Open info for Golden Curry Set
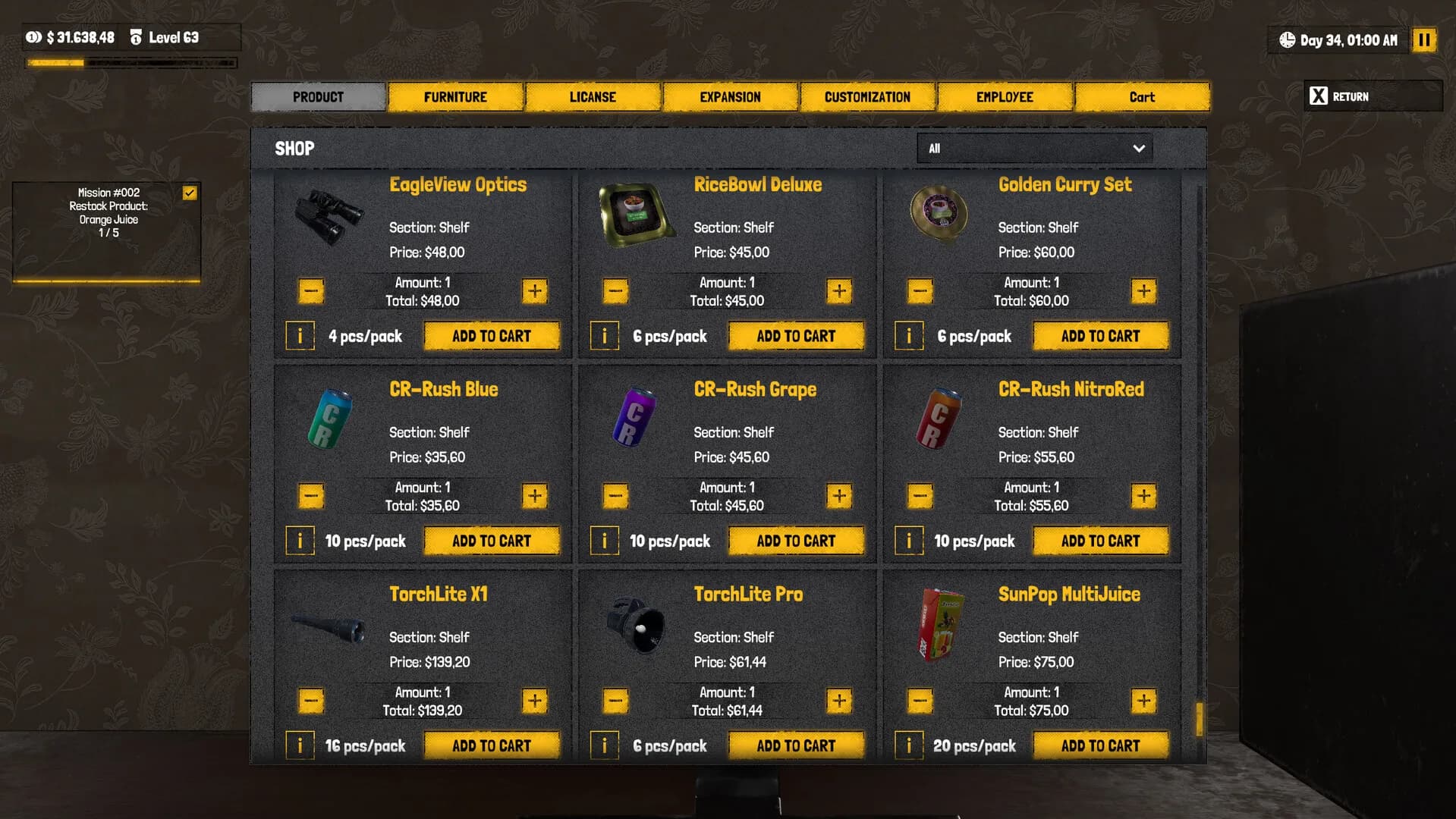Viewport: 1456px width, 819px height. coord(908,335)
